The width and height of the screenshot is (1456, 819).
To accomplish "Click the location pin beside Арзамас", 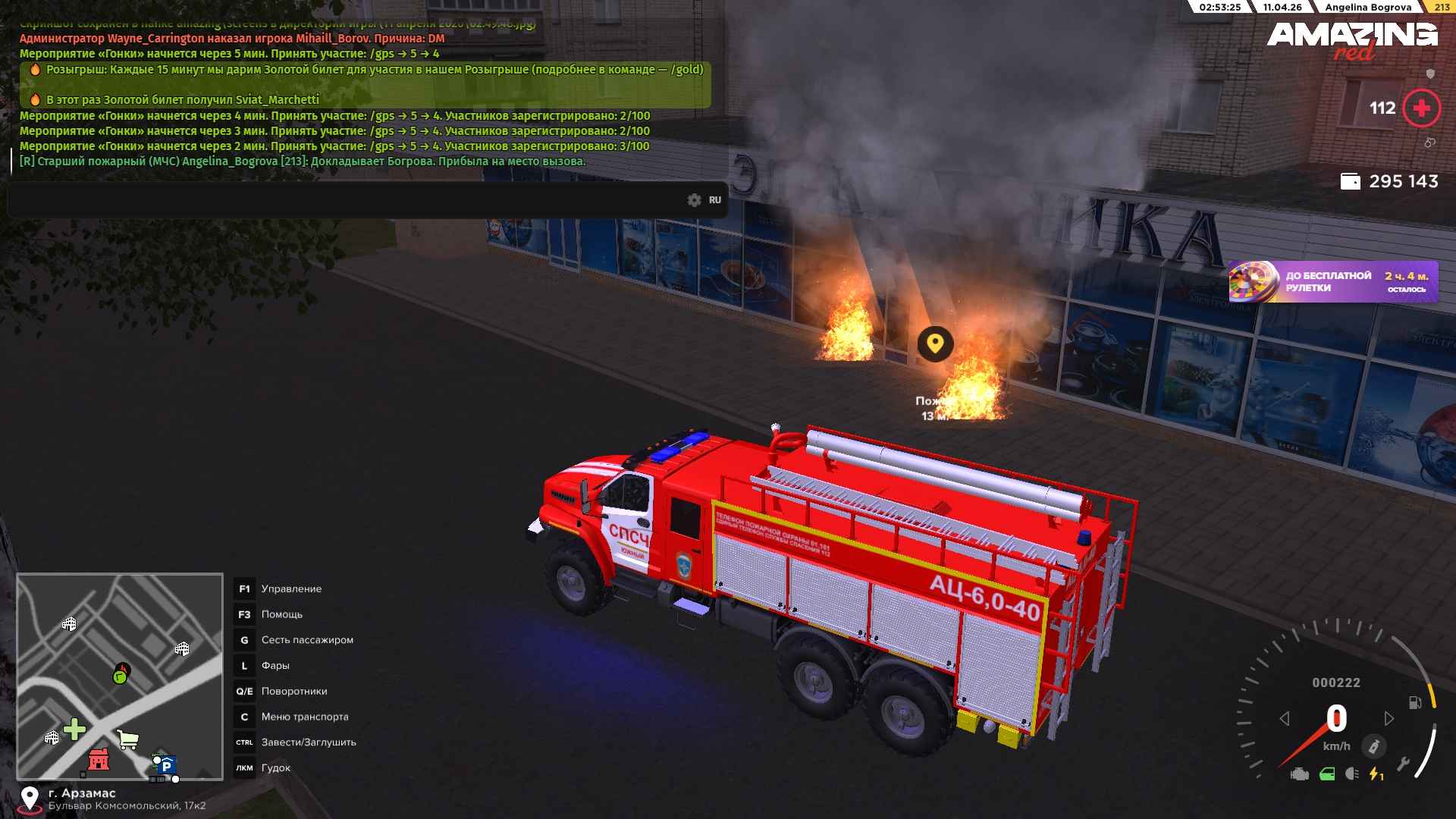I will [30, 798].
